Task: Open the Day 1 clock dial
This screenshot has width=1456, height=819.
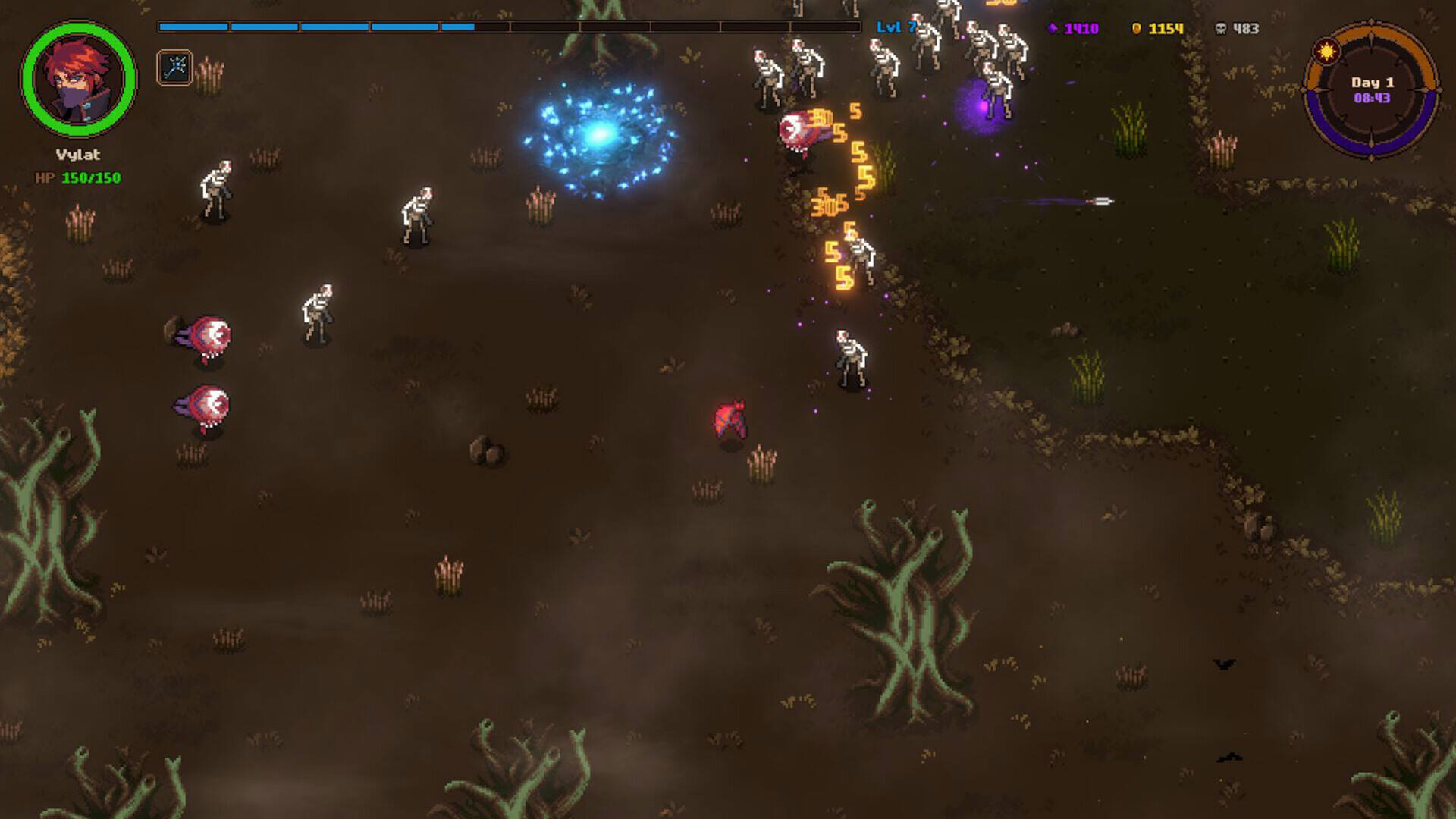Action: coord(1371,90)
